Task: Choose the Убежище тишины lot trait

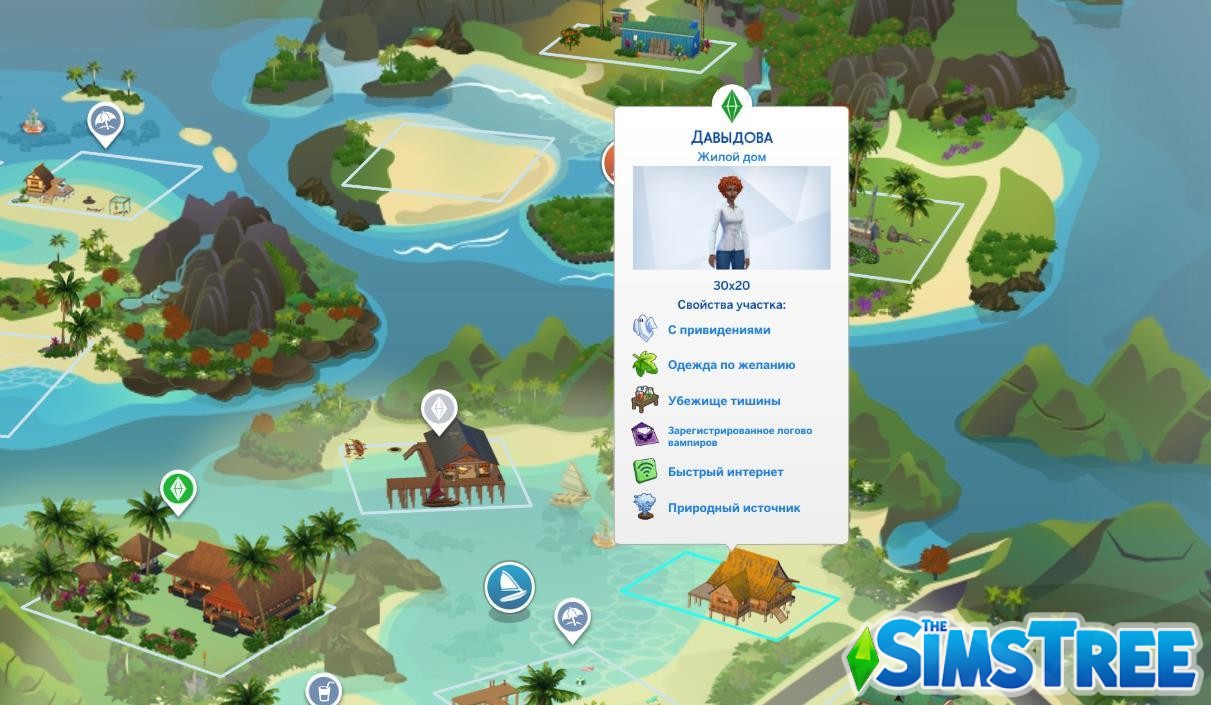Action: [724, 401]
